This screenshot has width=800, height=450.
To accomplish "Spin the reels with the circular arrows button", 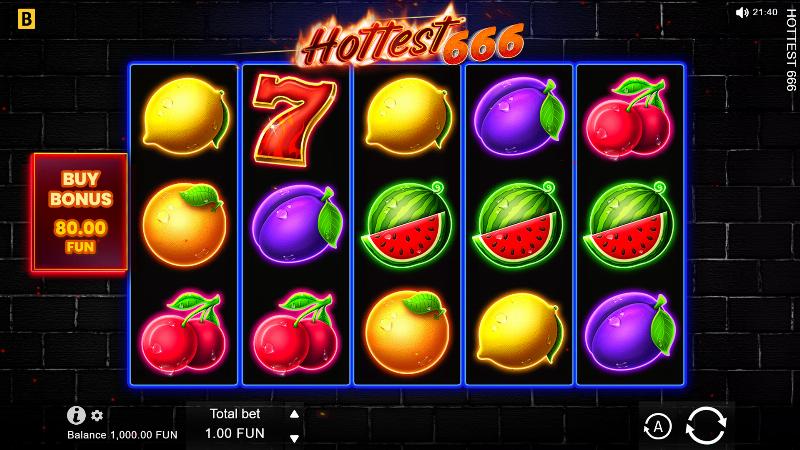I will pyautogui.click(x=706, y=427).
